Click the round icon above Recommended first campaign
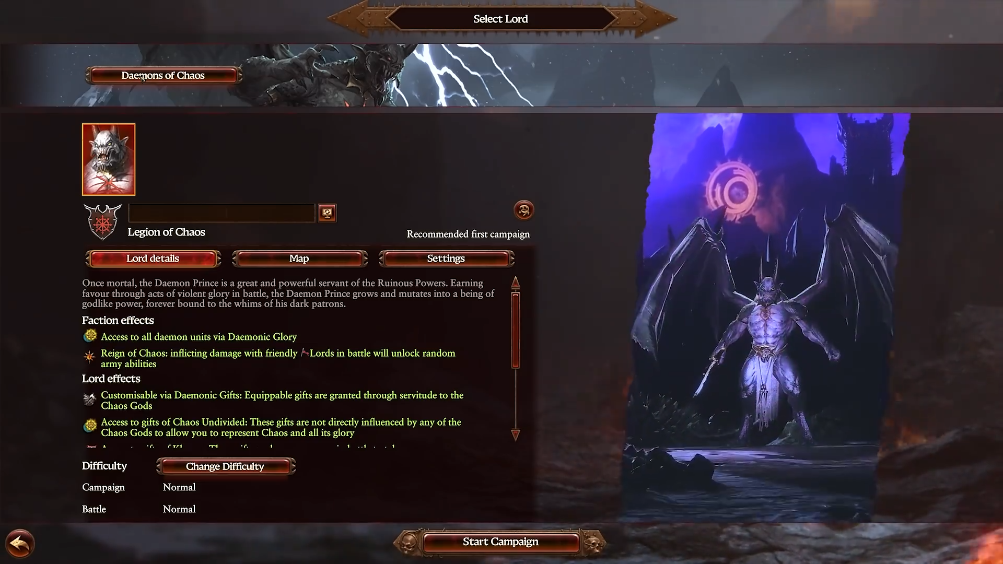 (523, 210)
